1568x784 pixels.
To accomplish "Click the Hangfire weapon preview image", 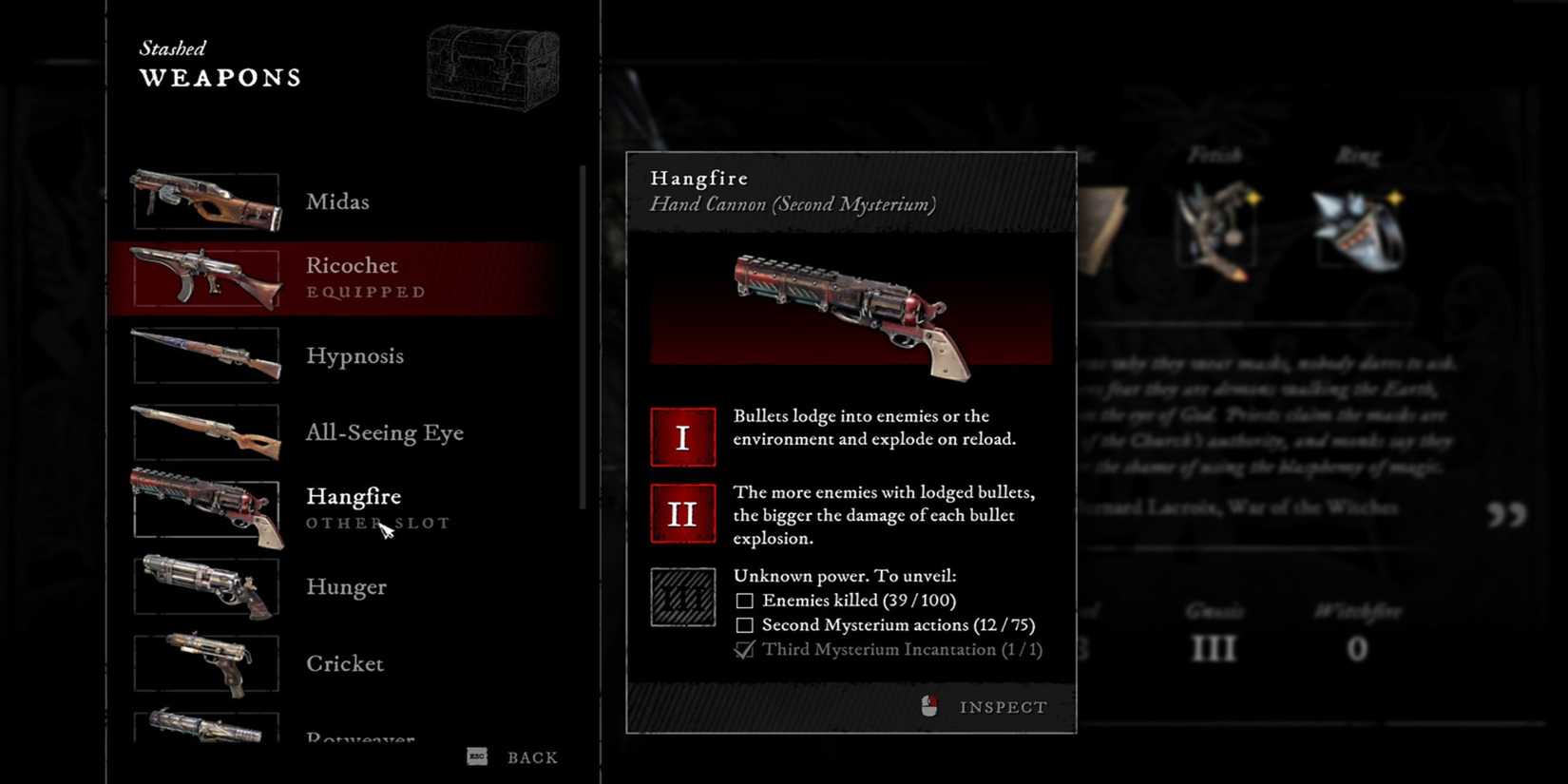I will click(x=851, y=314).
